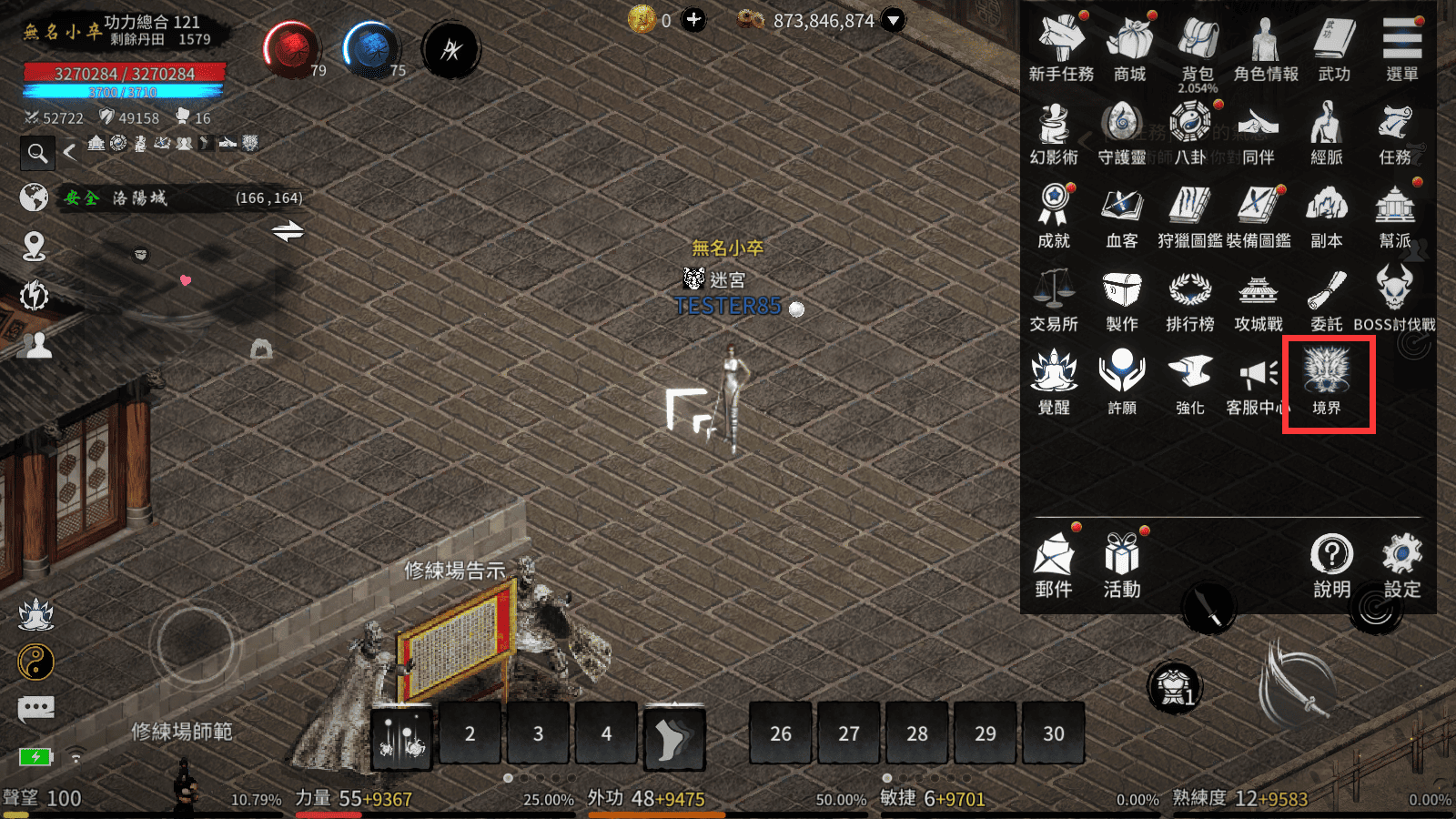Expand the currency dropdown arrow
Image resolution: width=1456 pixels, height=819 pixels.
(894, 20)
